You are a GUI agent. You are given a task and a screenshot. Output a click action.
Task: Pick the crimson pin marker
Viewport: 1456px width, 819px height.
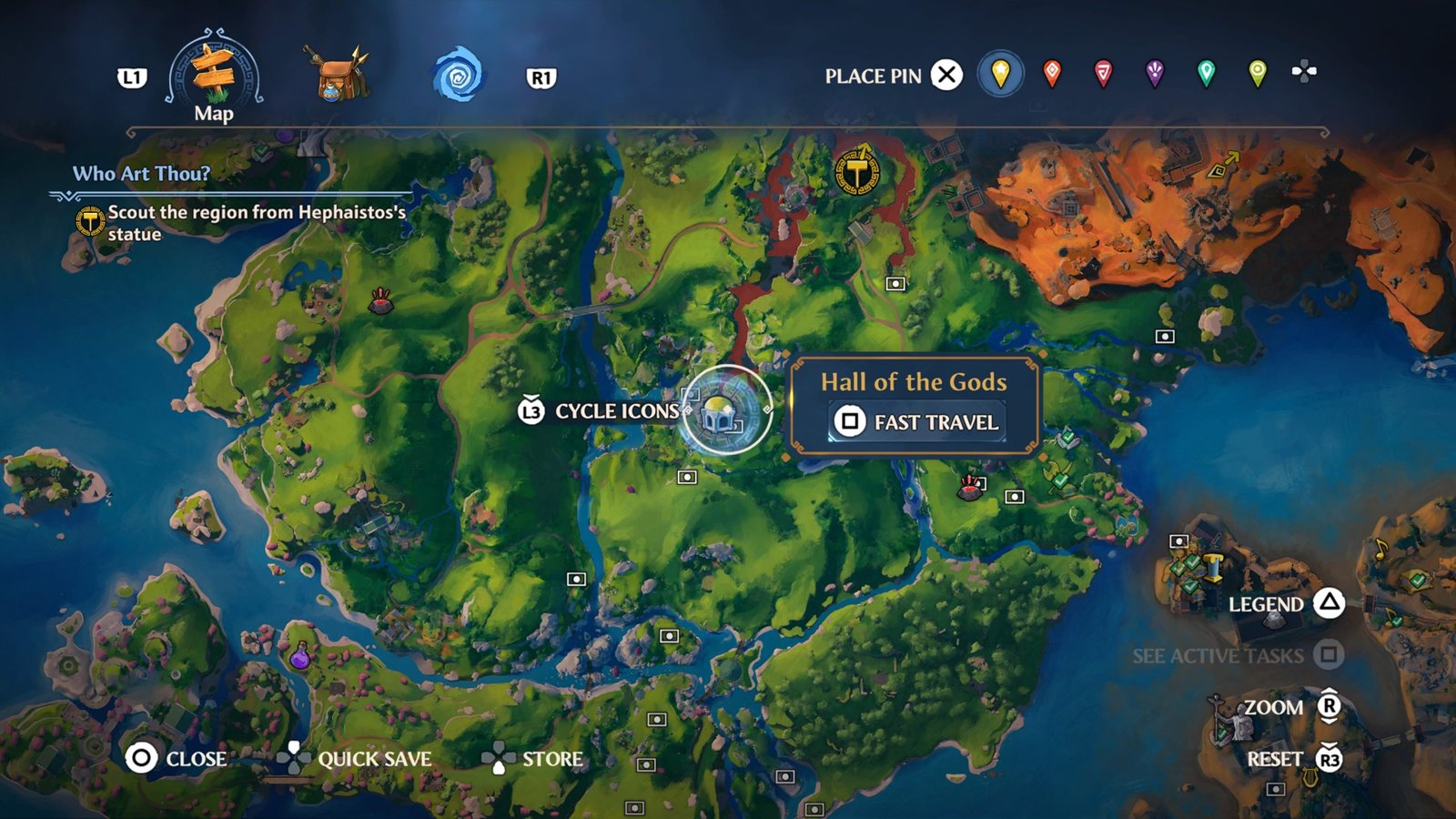1103,74
